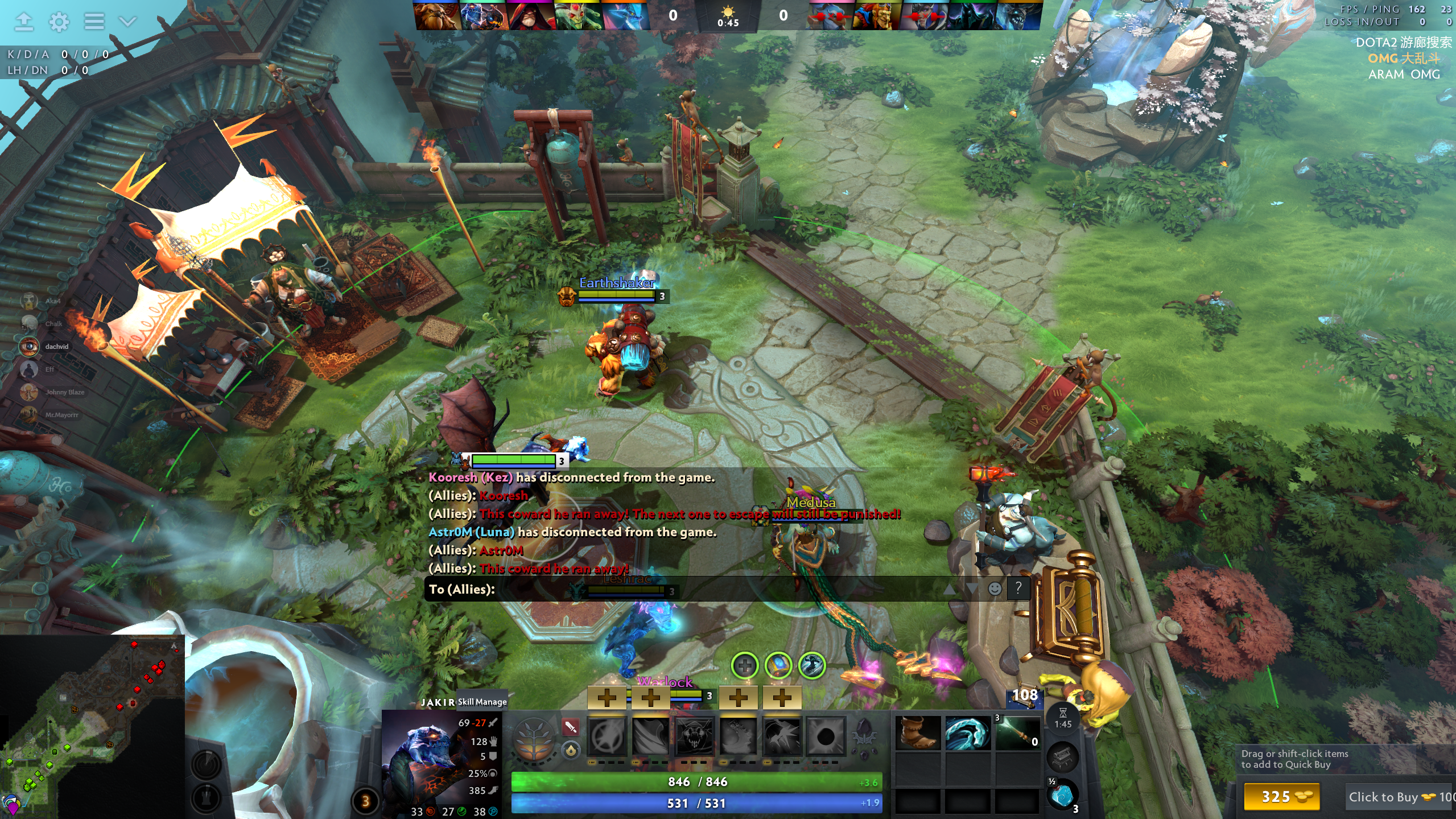This screenshot has height=819, width=1456.
Task: Click the minimap
Action: click(x=92, y=727)
